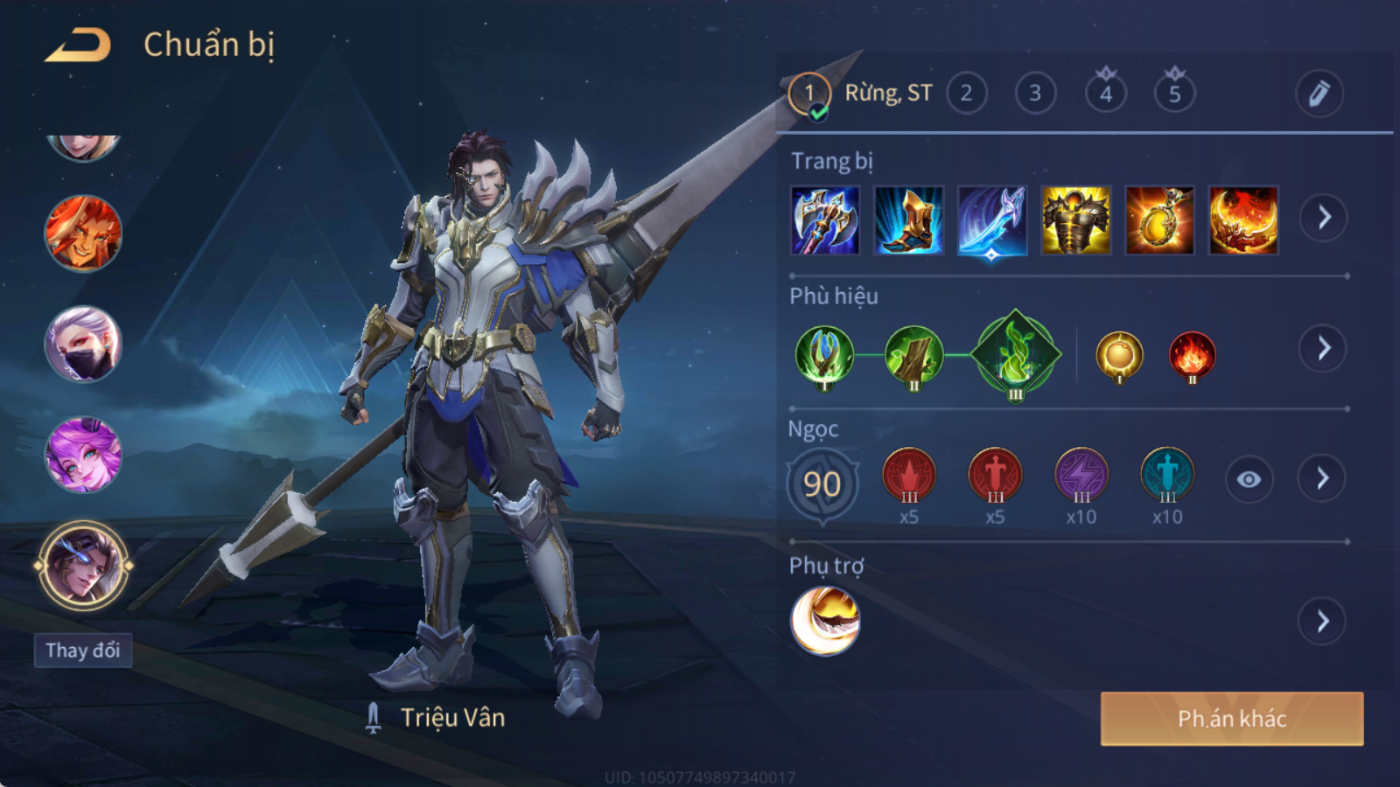This screenshot has height=787, width=1400.
Task: Toggle the Ngọc eye view icon
Action: pos(1249,480)
